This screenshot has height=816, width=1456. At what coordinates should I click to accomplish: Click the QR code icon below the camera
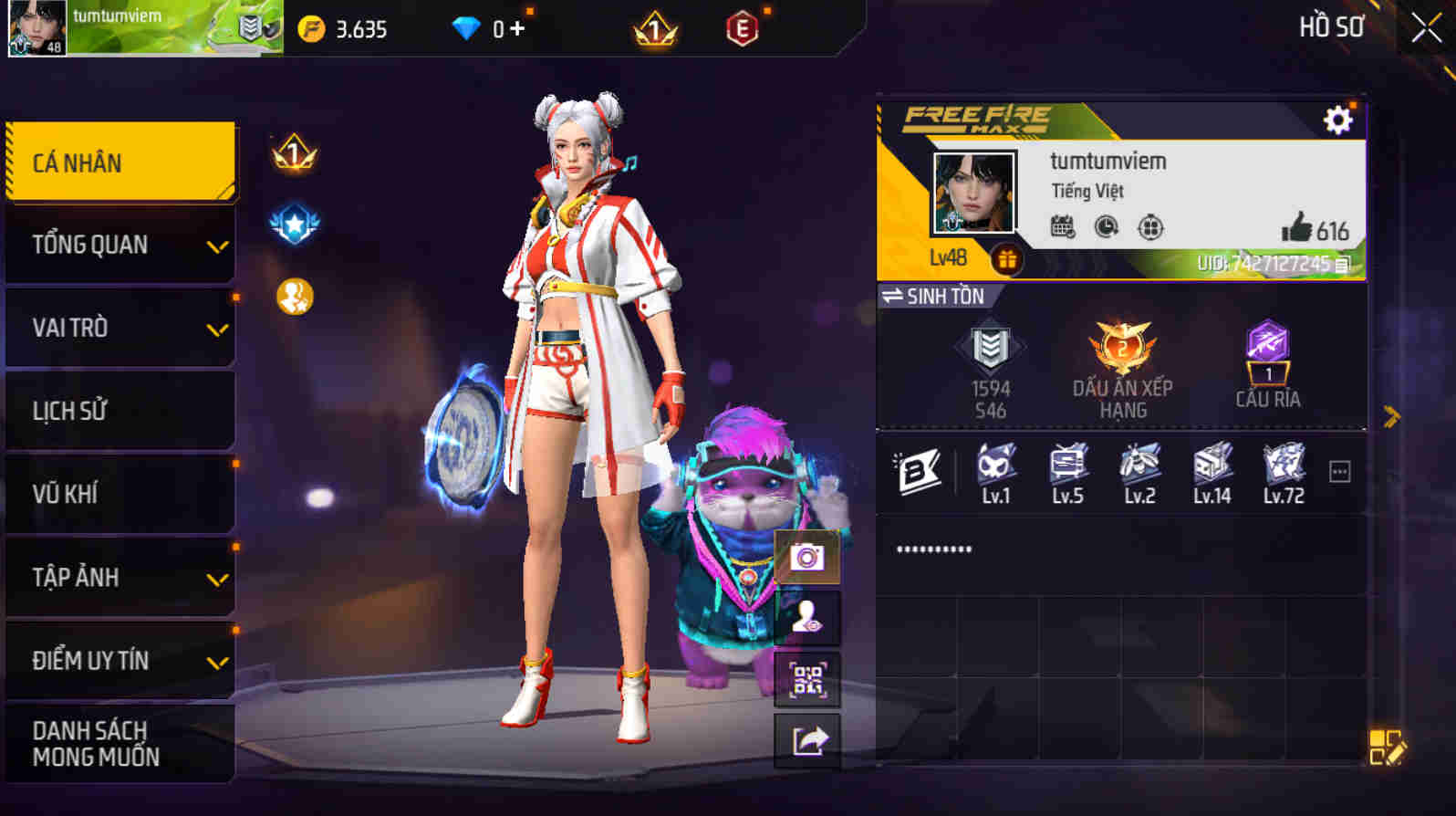pos(806,680)
